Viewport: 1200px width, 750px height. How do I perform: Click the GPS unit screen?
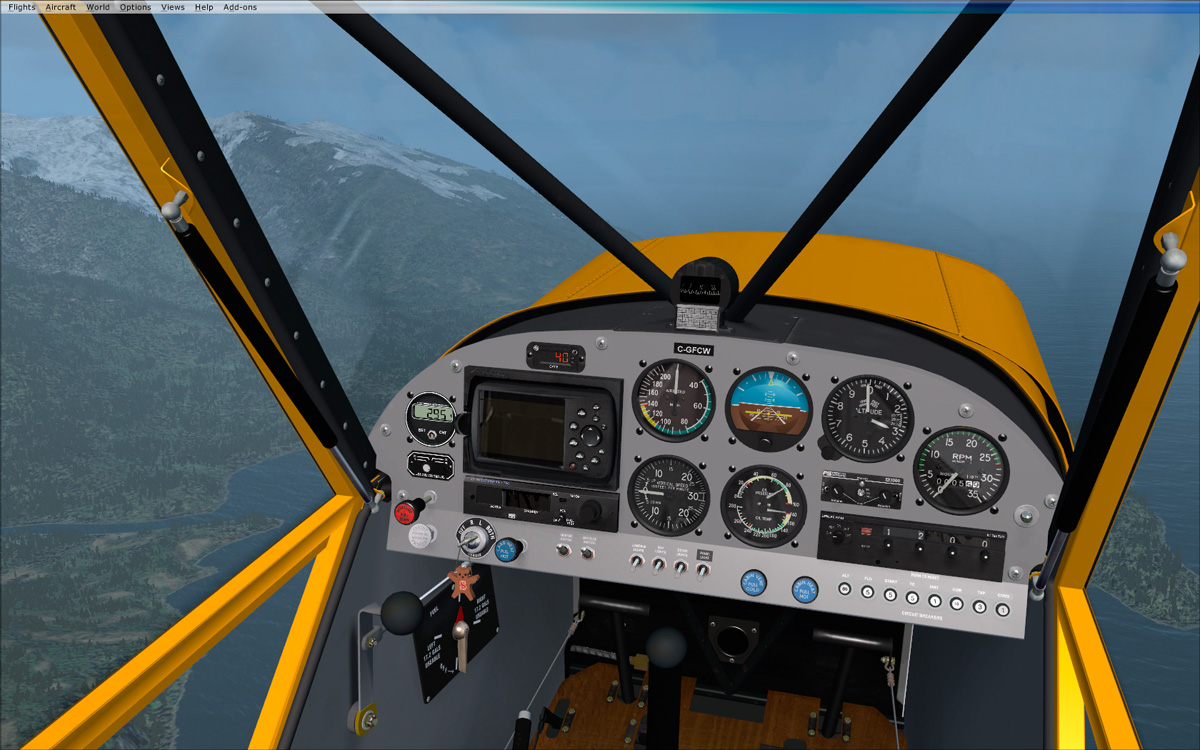[x=521, y=425]
